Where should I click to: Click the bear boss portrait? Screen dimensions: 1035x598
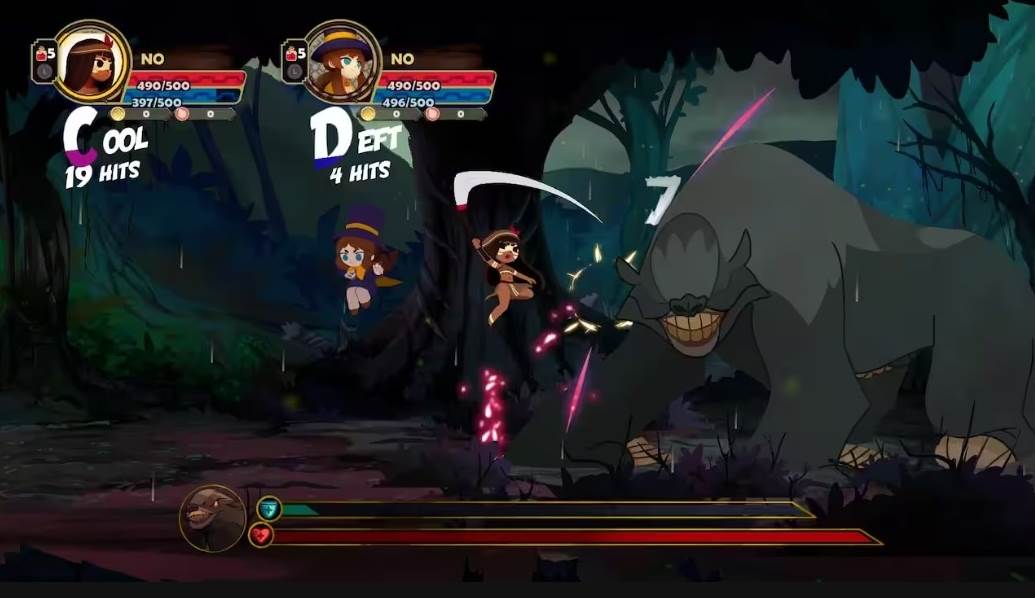tap(213, 518)
